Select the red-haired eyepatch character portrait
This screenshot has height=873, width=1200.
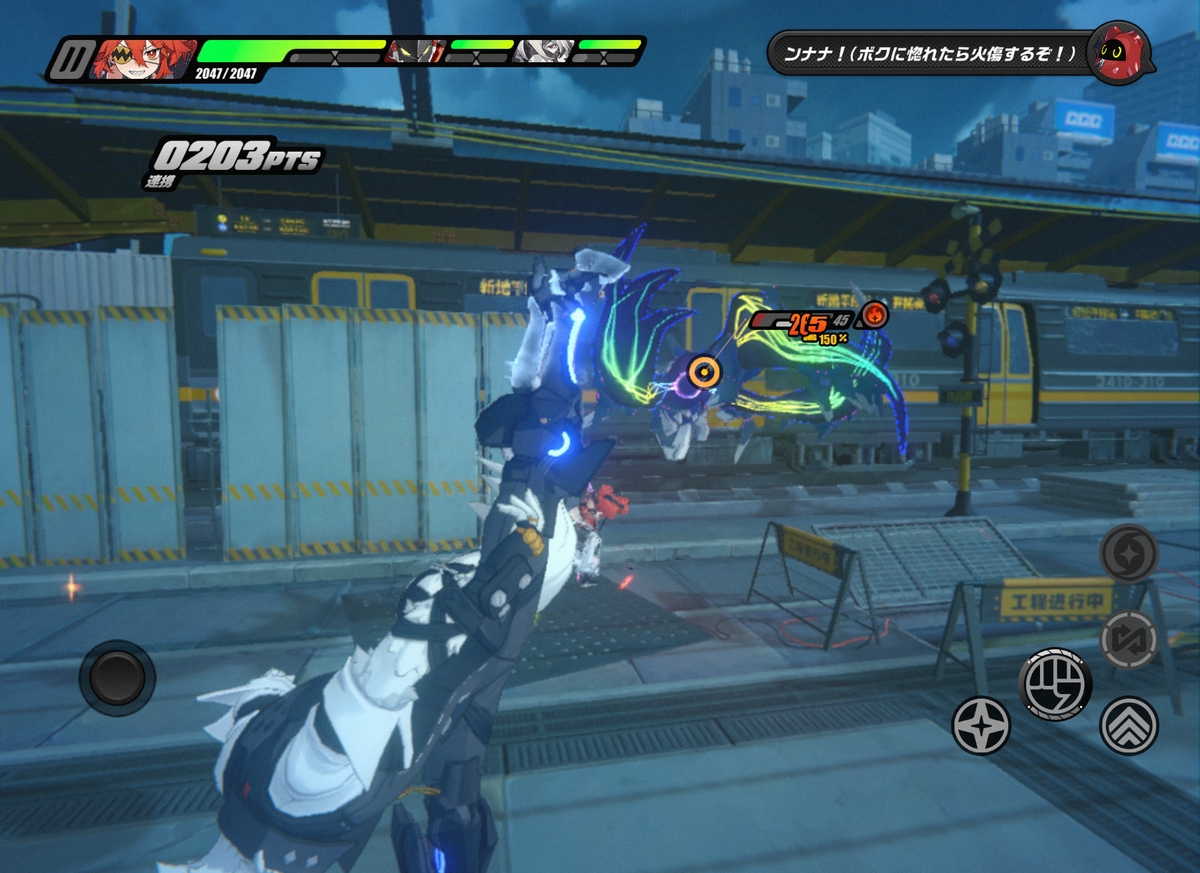click(x=141, y=58)
